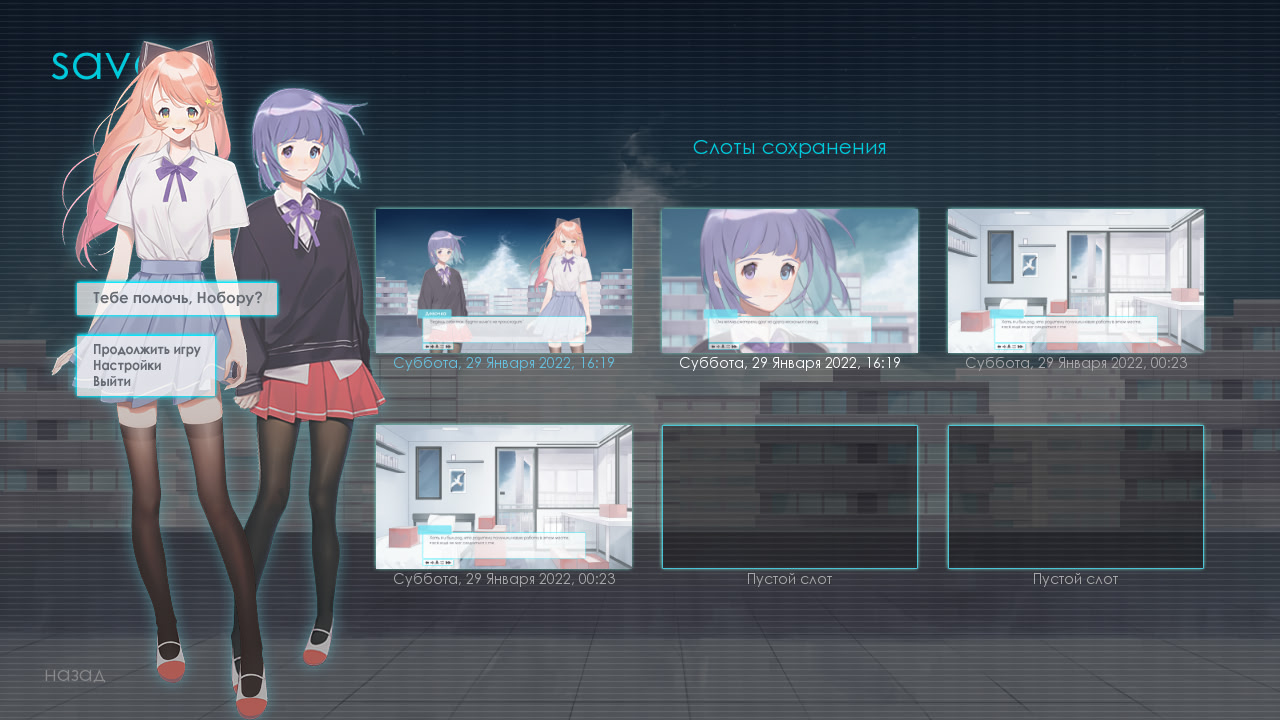
Task: Click the timestamp under the first save slot
Action: 503,363
